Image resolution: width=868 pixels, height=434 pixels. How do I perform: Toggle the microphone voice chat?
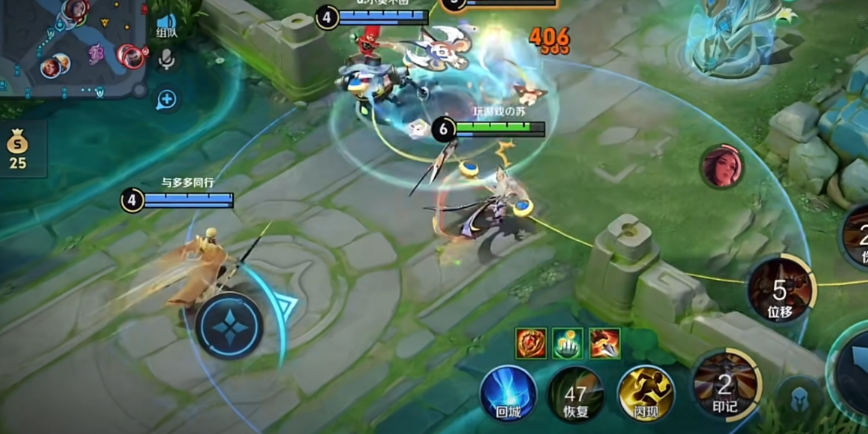[x=166, y=60]
